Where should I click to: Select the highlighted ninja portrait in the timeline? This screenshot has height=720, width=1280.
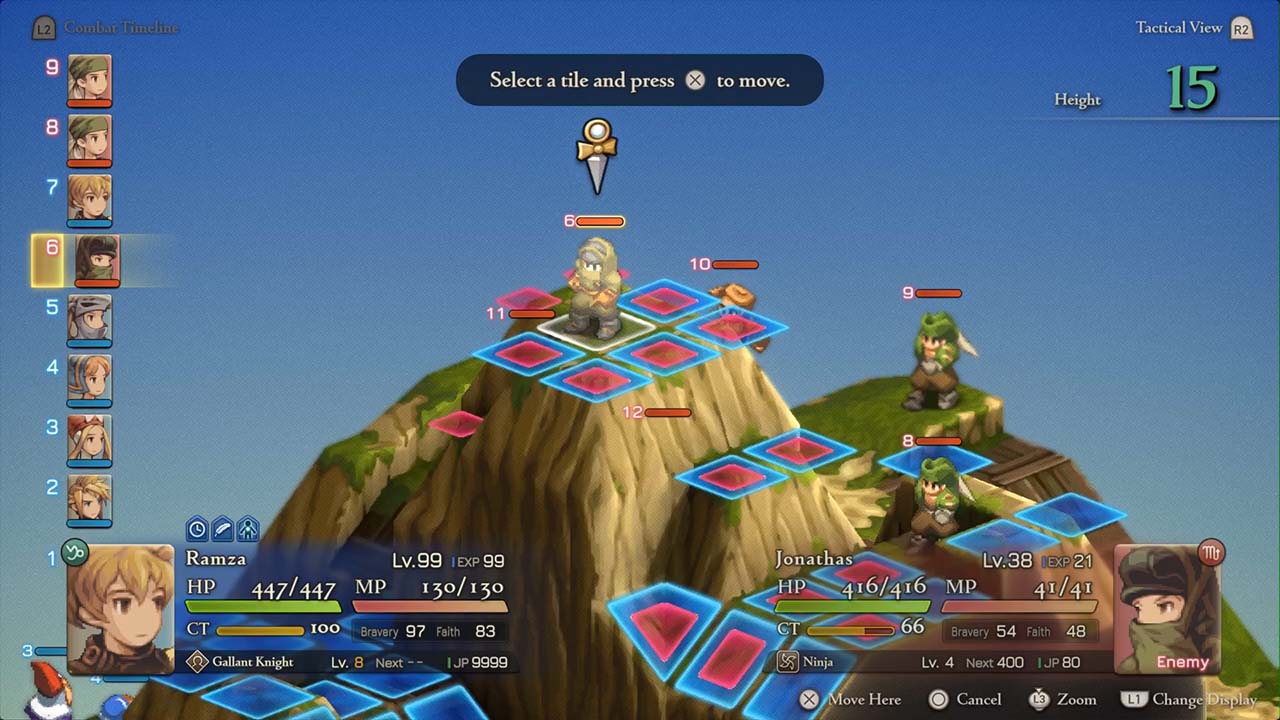tap(97, 259)
